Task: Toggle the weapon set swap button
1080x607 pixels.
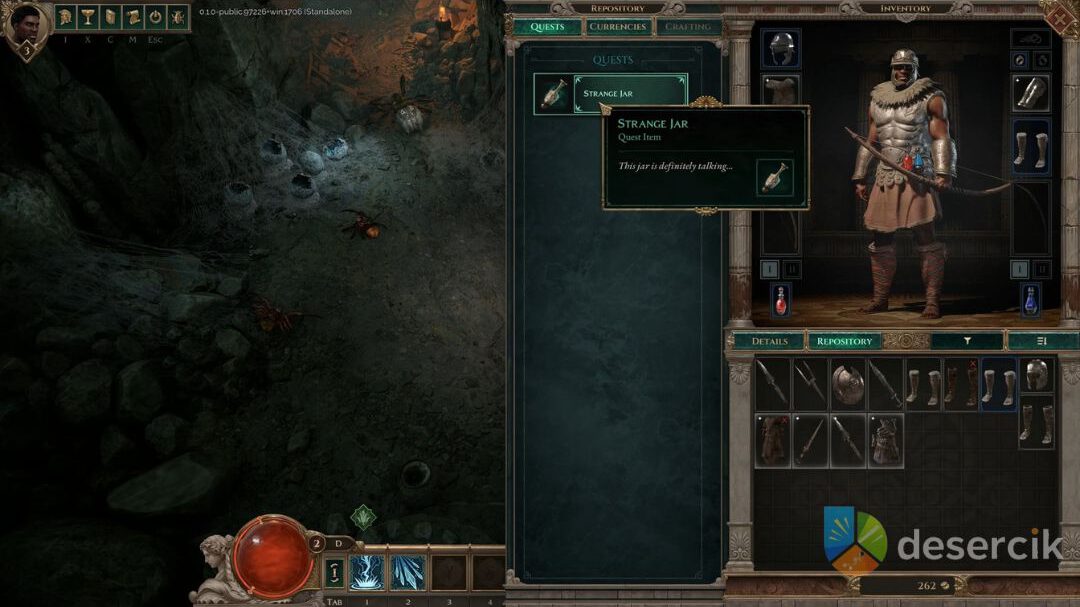Action: click(x=335, y=573)
